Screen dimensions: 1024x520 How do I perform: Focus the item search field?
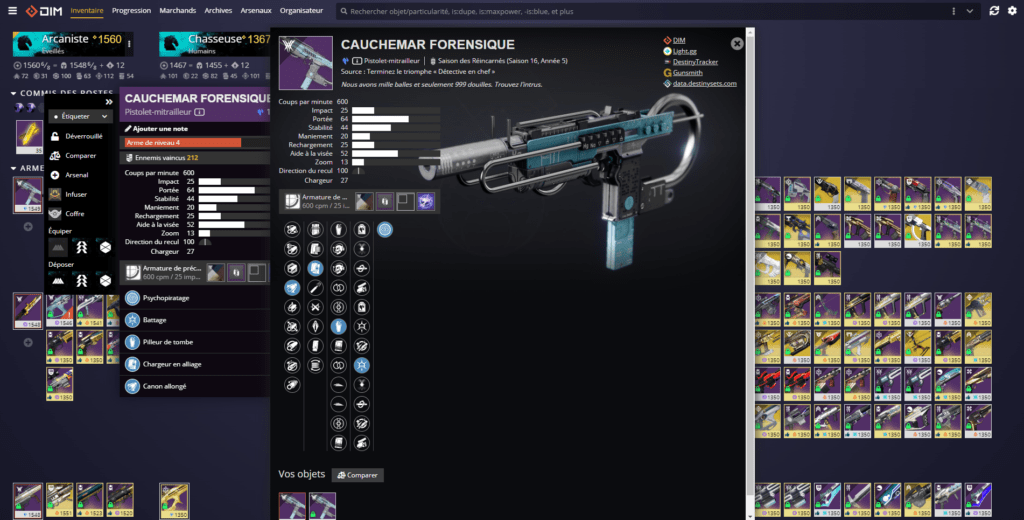[640, 11]
